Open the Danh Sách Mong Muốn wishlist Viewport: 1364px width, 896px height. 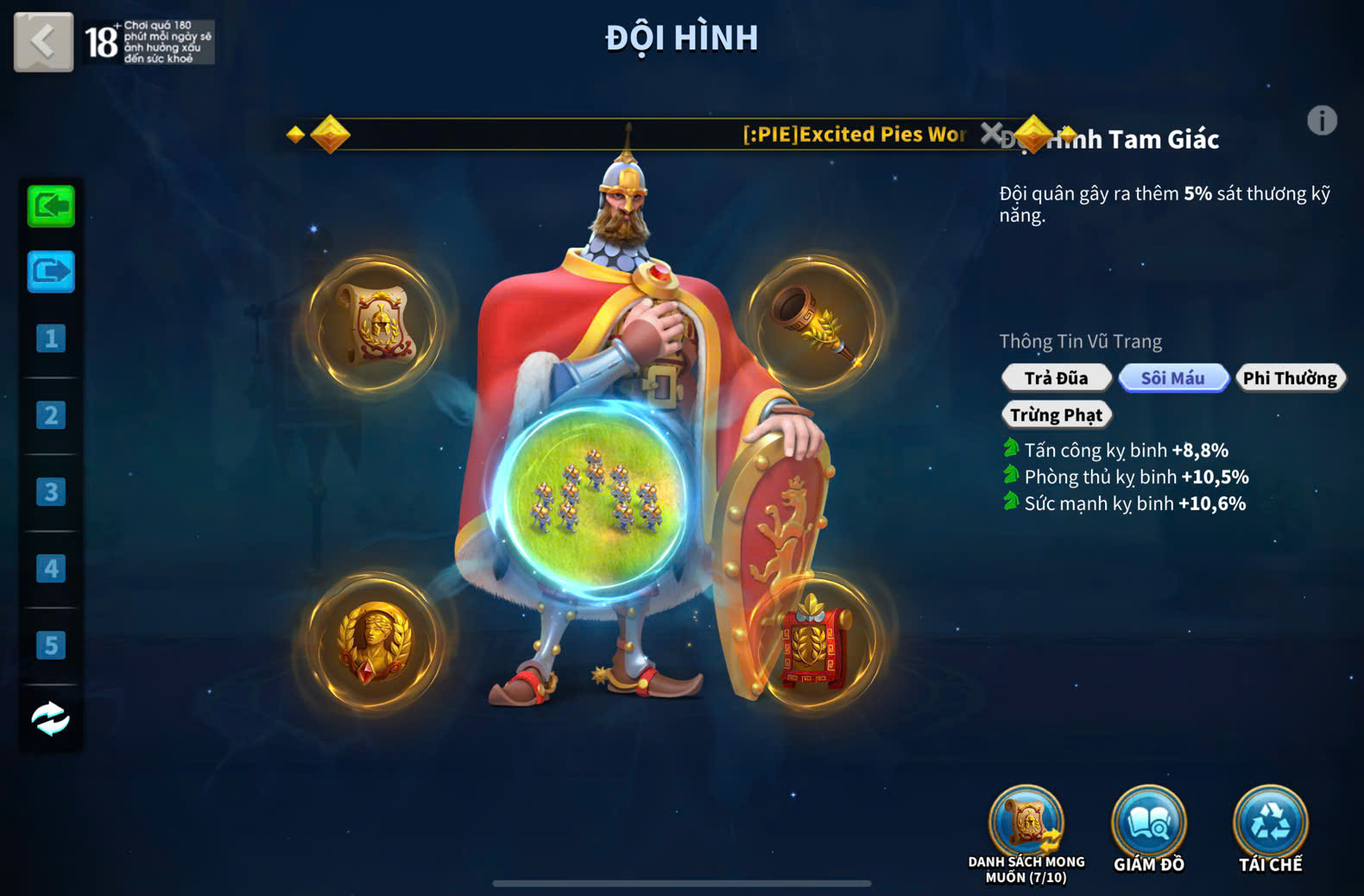(1026, 824)
